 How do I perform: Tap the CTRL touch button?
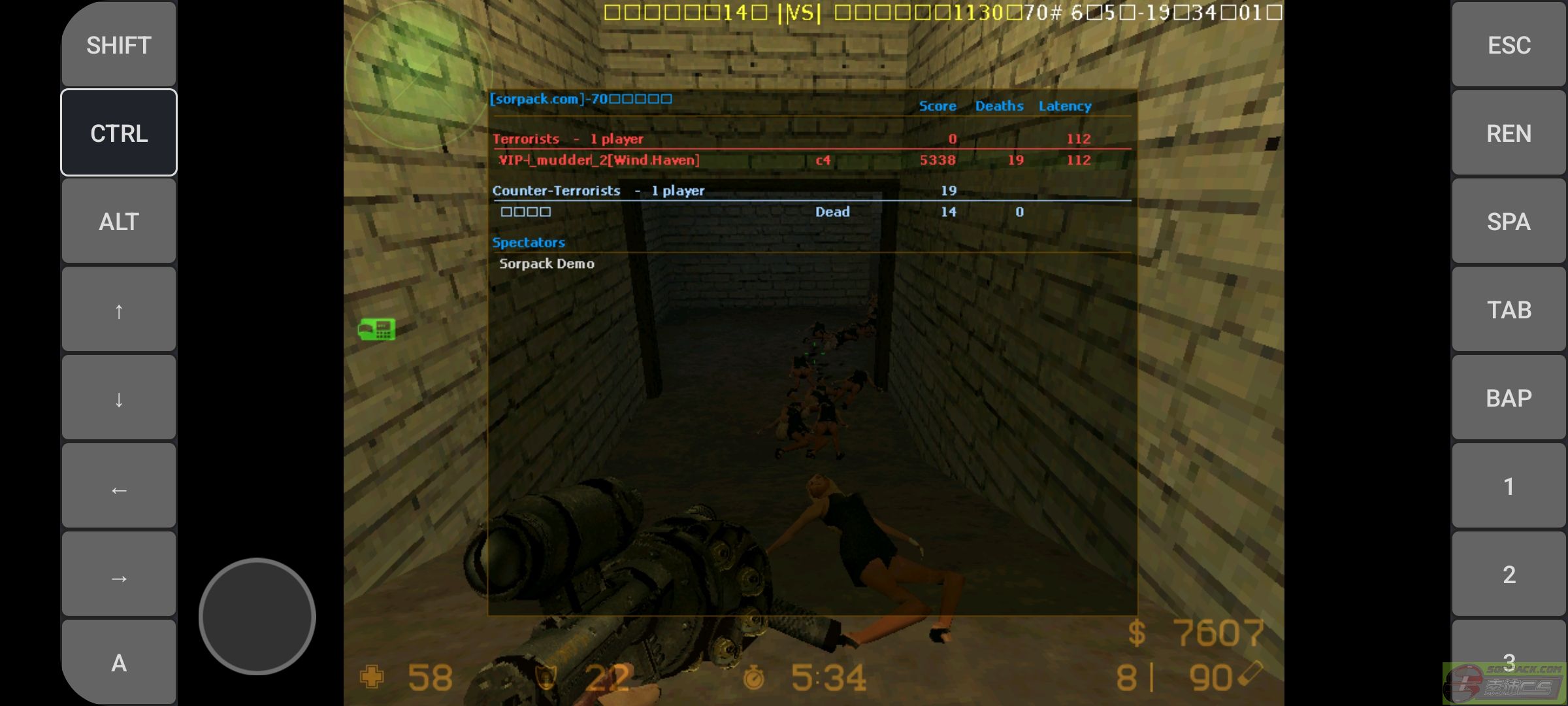(x=119, y=133)
